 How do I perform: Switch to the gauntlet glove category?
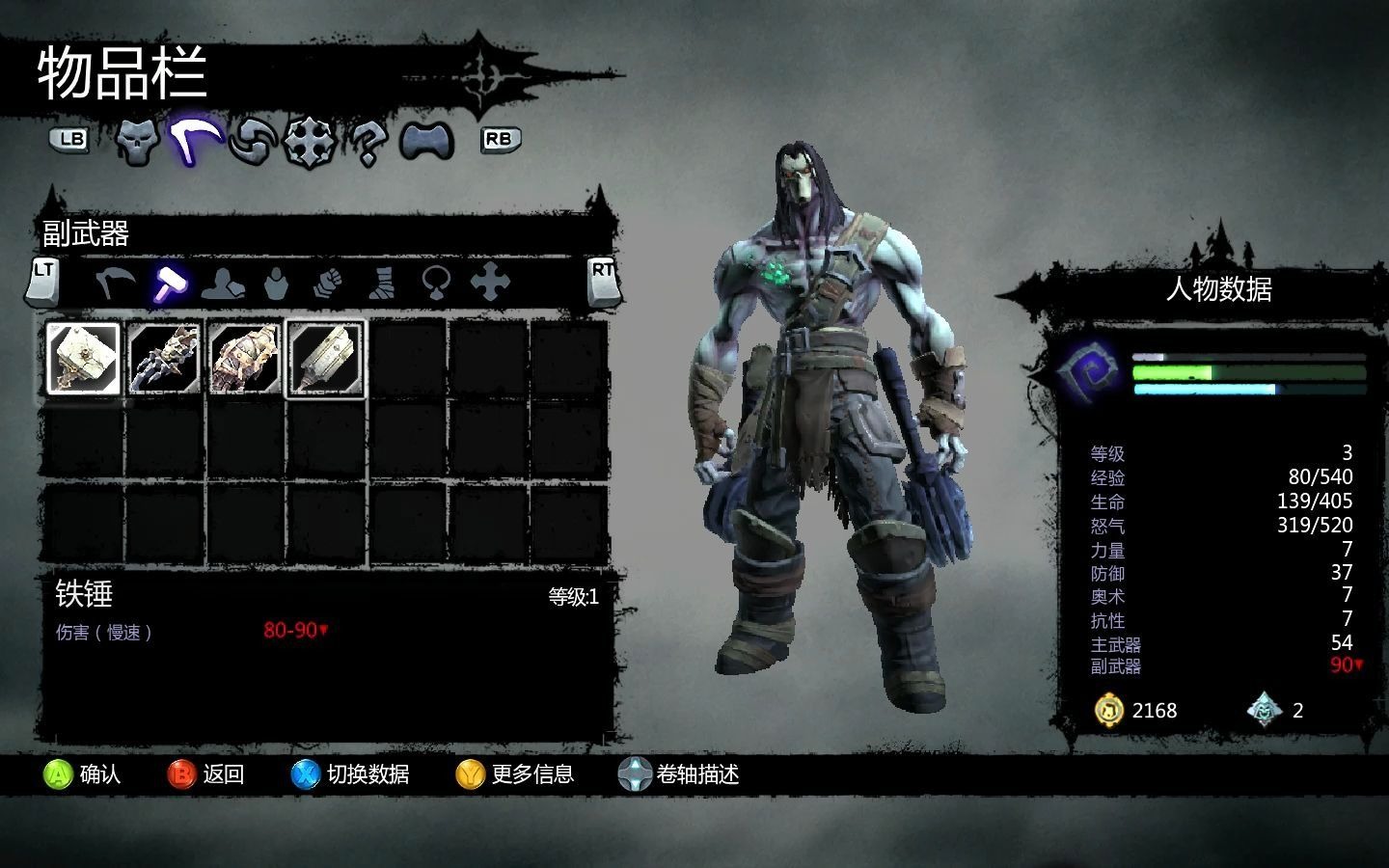coord(329,284)
